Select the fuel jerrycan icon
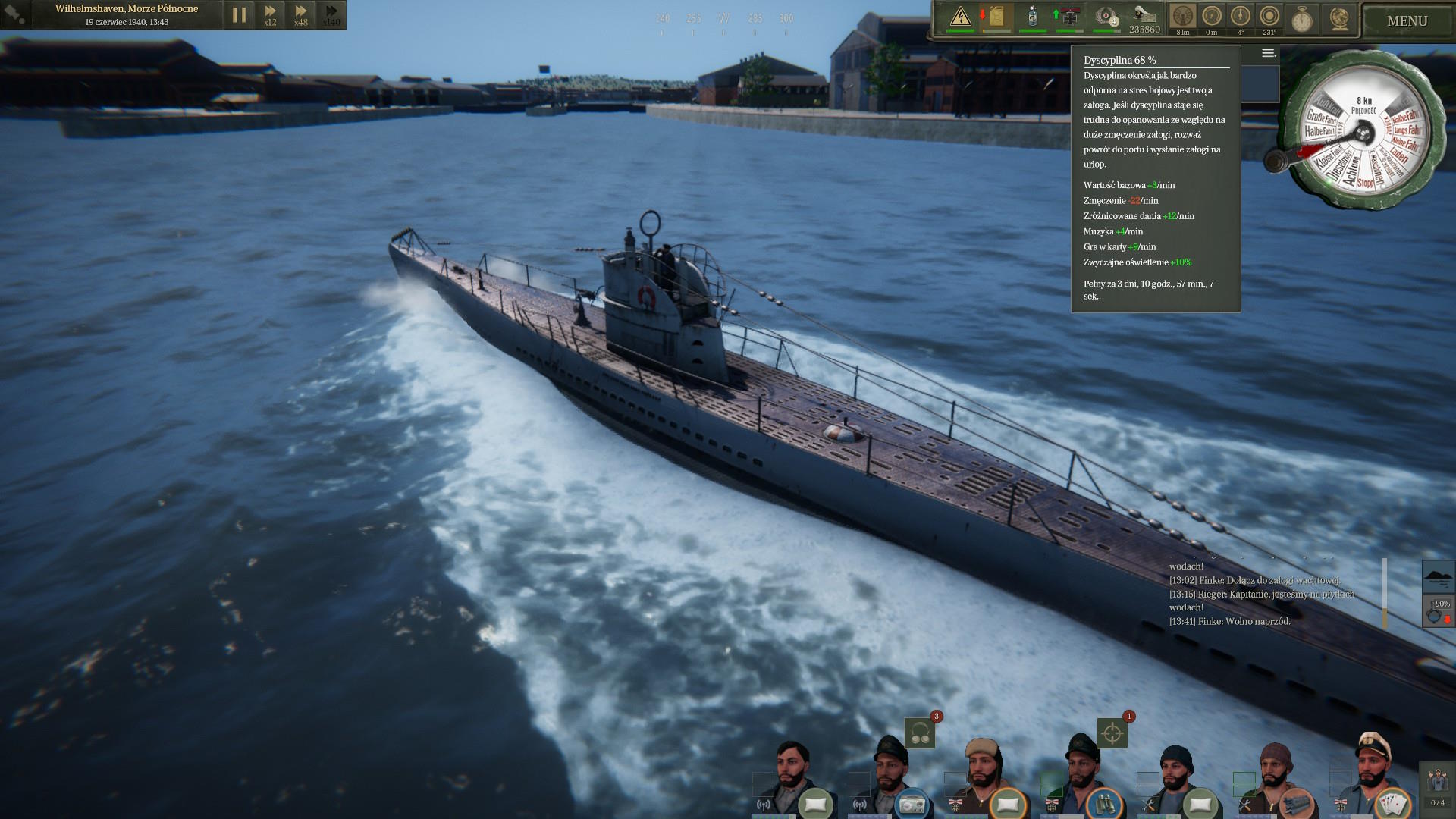 (996, 17)
